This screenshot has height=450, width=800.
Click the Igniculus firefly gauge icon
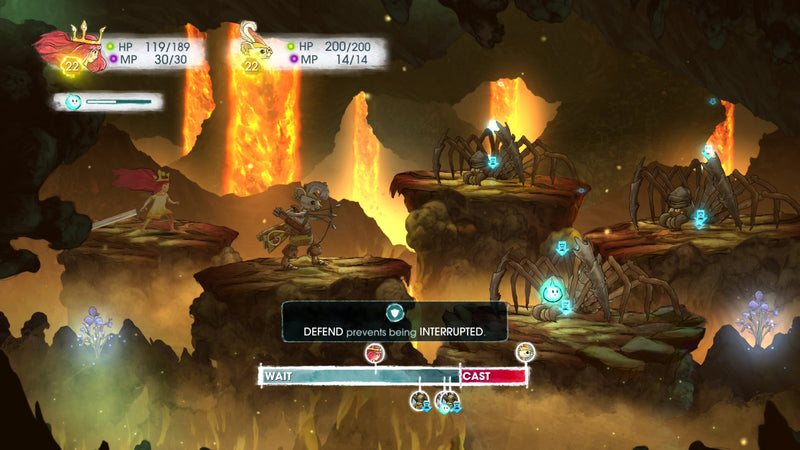tap(72, 101)
